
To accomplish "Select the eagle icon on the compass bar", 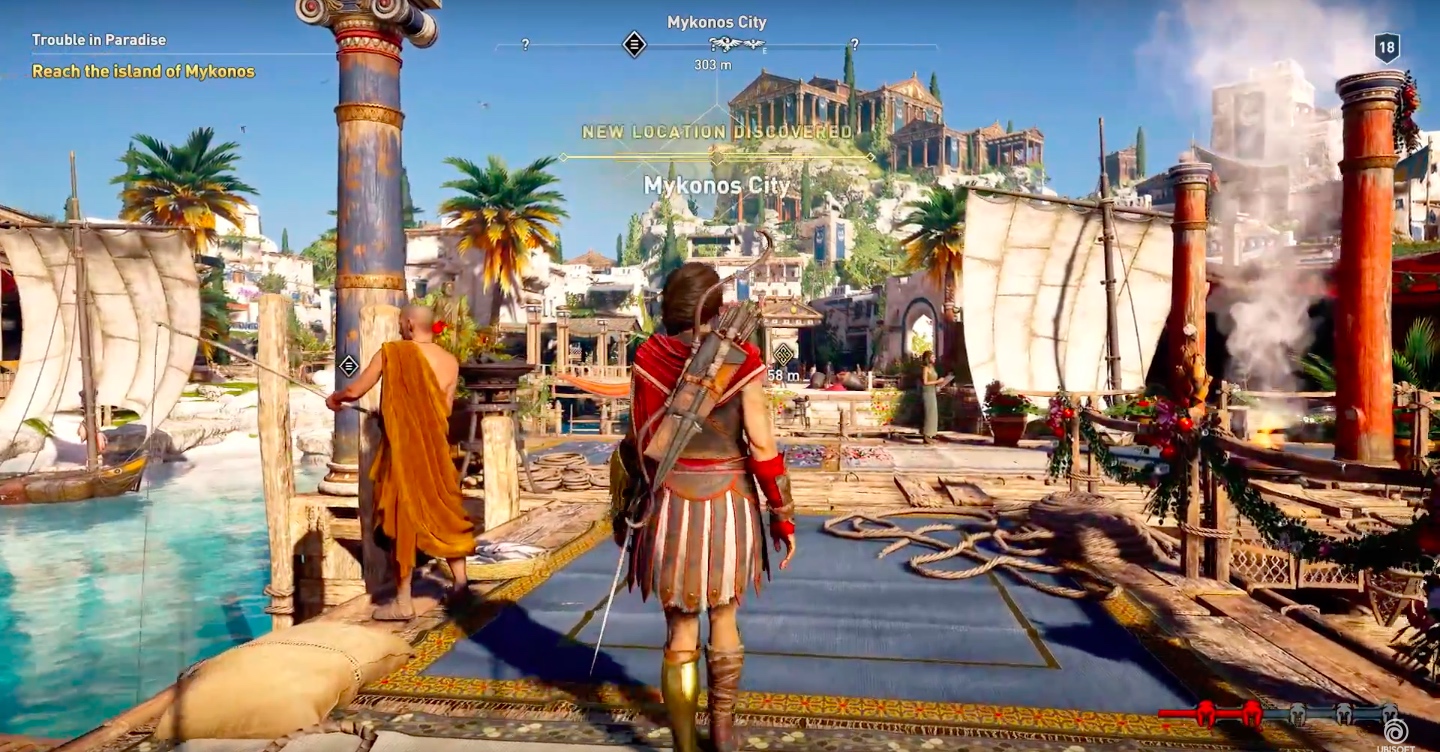I will [736, 44].
